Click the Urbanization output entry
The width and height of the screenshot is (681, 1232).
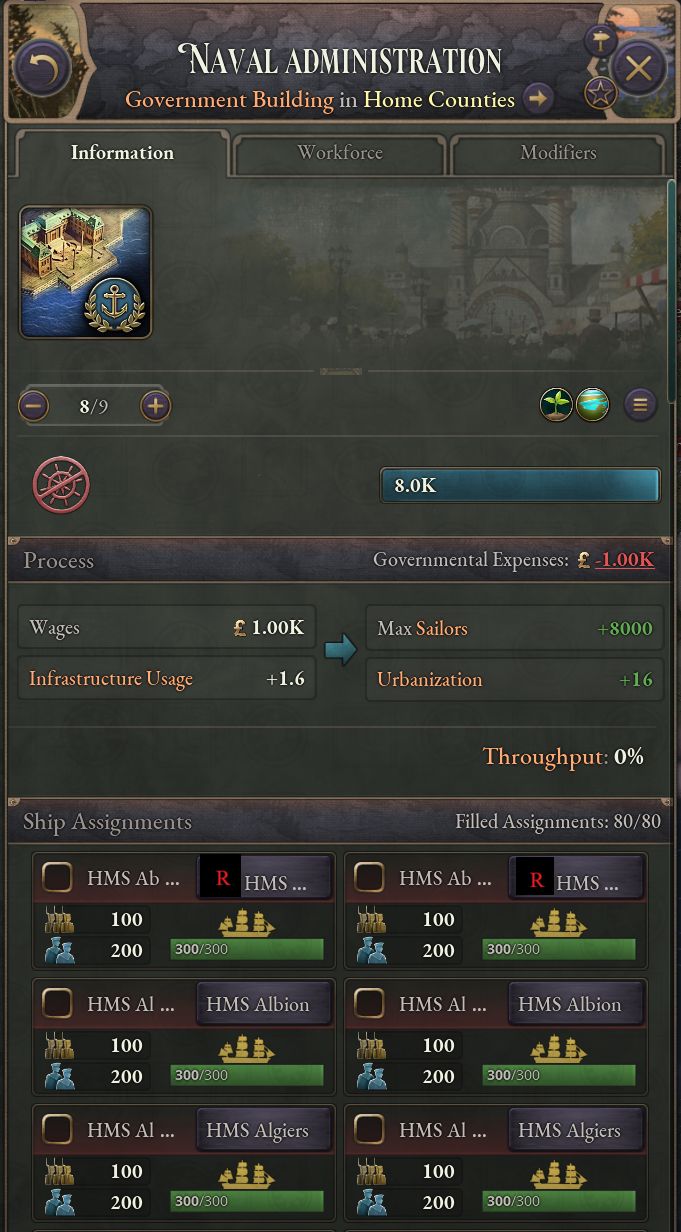(x=514, y=680)
